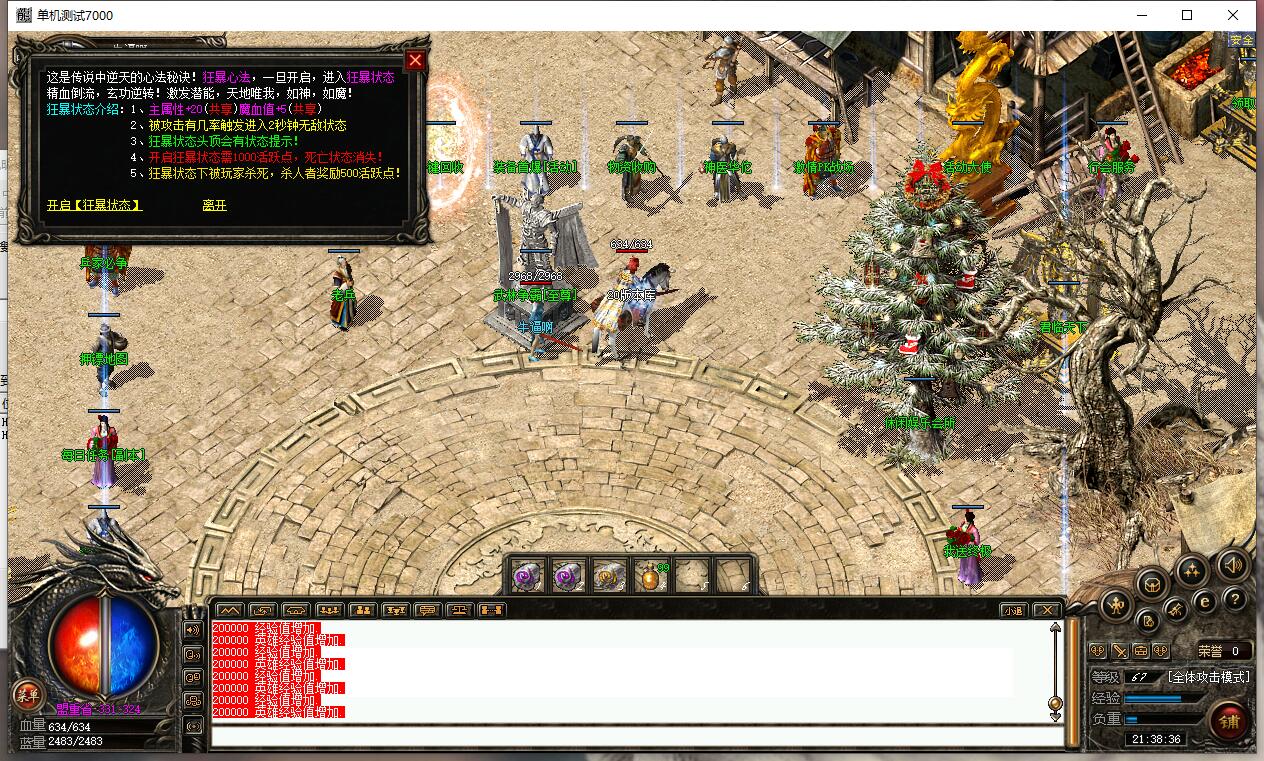Open the round 菜单 menu button
Screen dimensions: 1264x761
tap(27, 694)
